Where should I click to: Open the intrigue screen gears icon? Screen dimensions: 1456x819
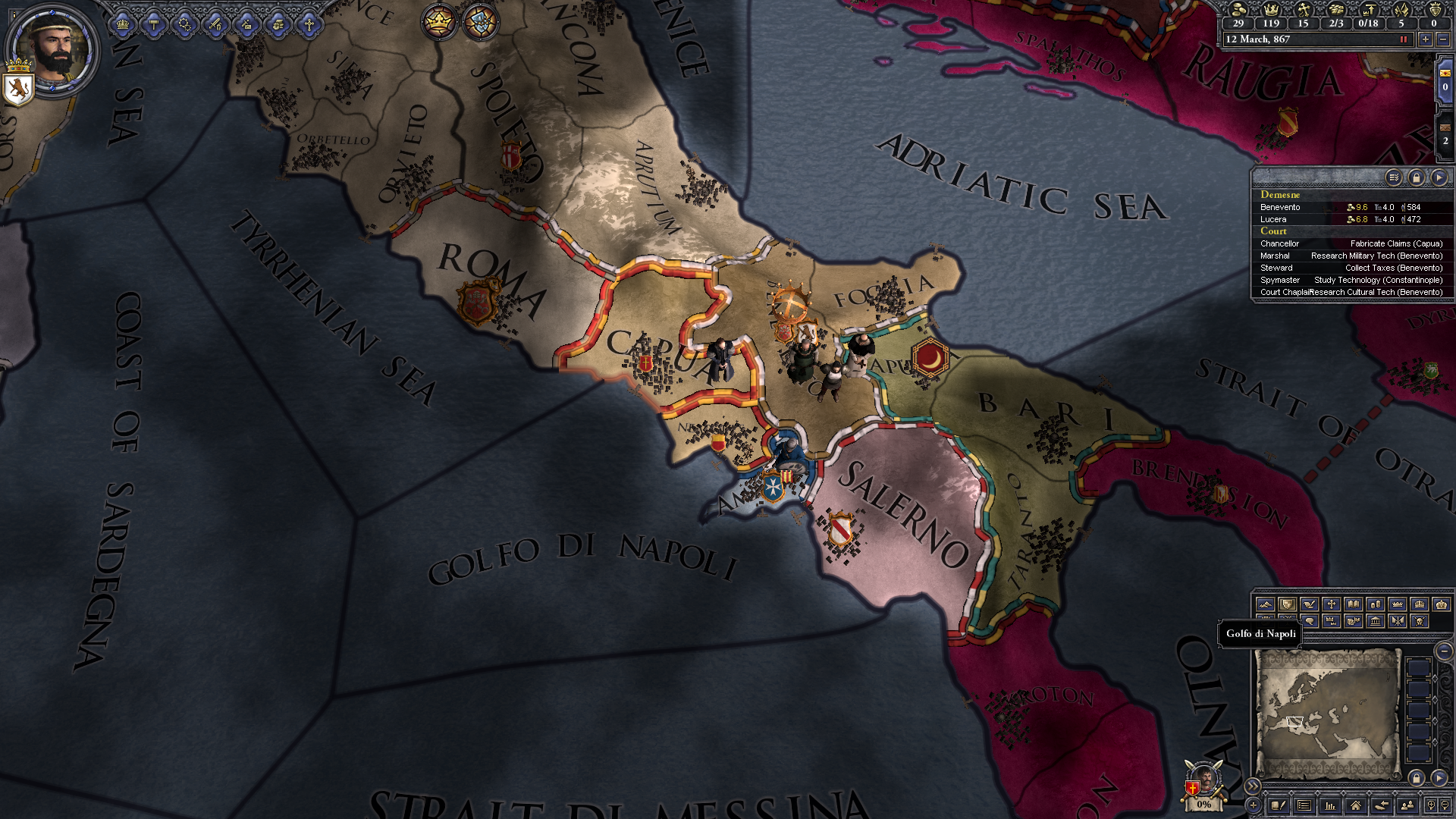(185, 24)
